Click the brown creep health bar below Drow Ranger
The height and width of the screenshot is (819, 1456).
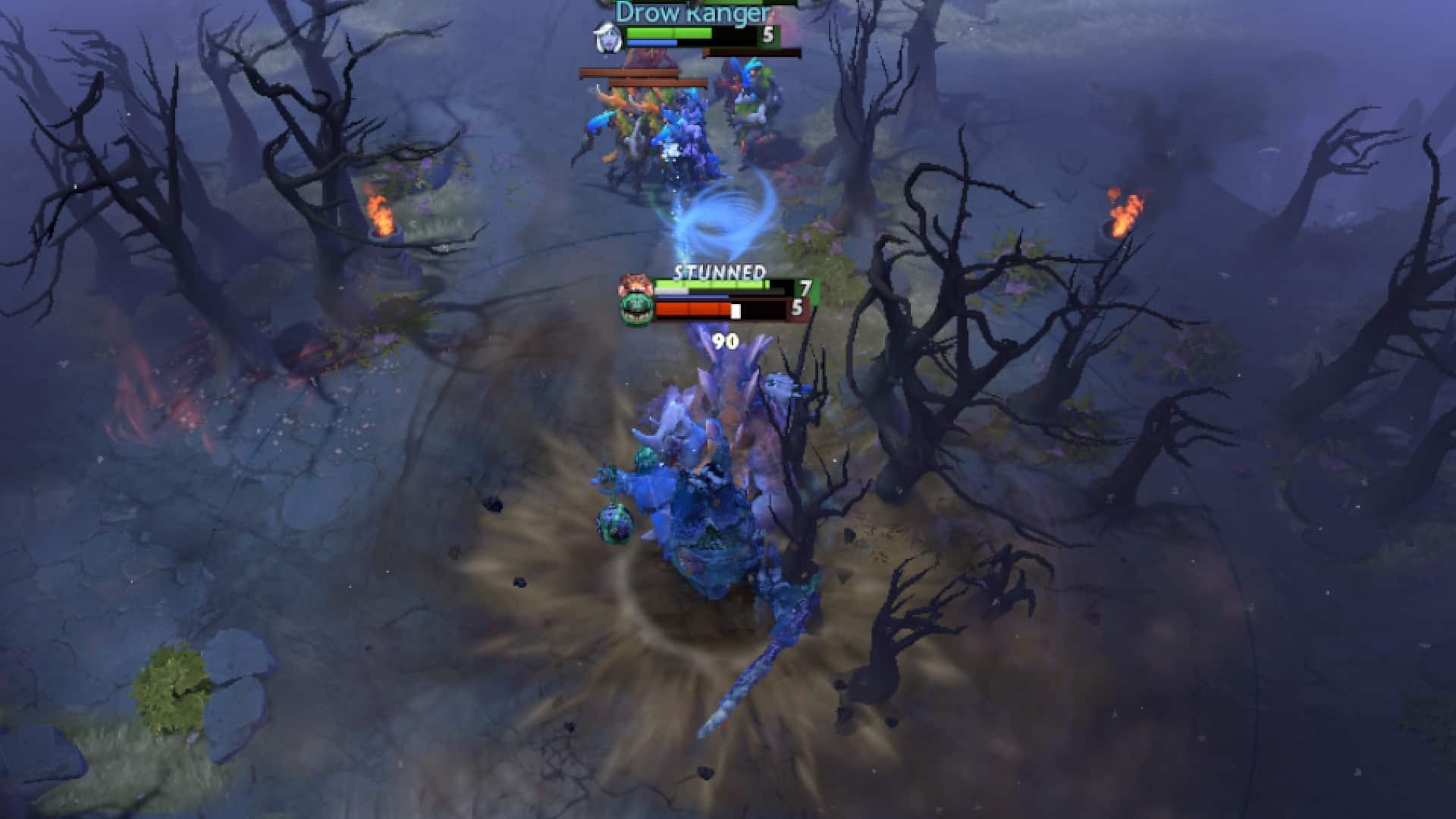click(x=752, y=51)
